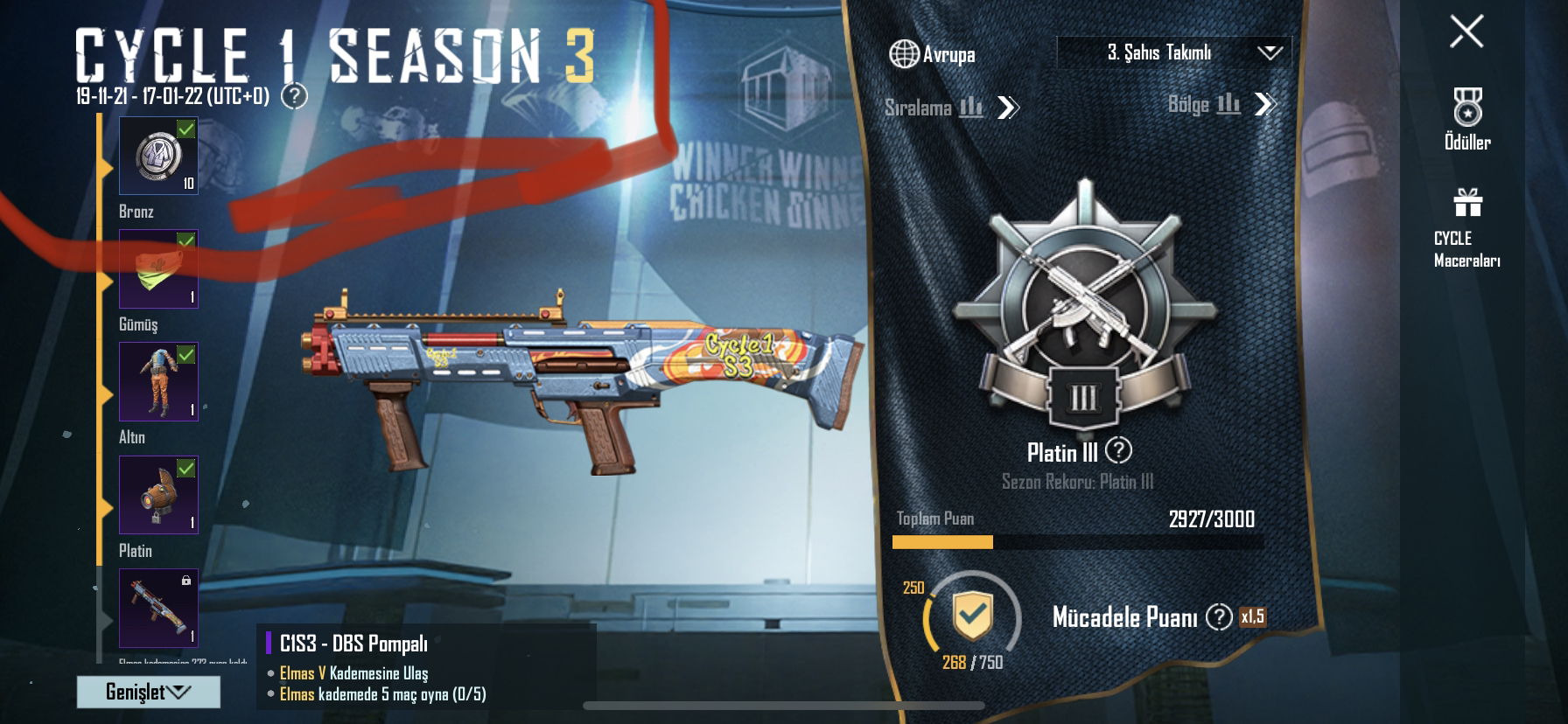
Task: Show Mücadele Puanı help info
Action: [1218, 617]
